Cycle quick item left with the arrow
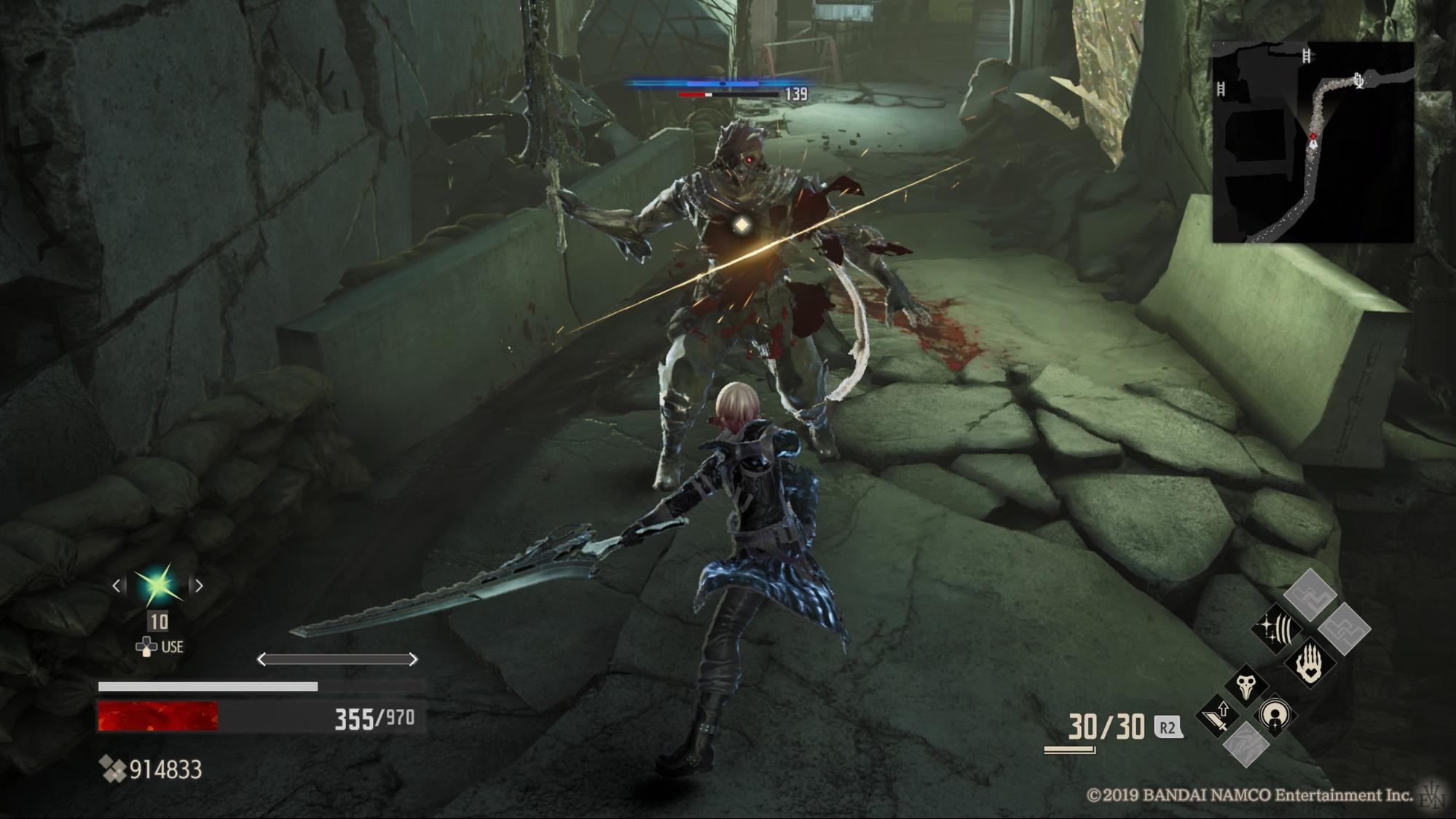1456x819 pixels. coord(117,585)
